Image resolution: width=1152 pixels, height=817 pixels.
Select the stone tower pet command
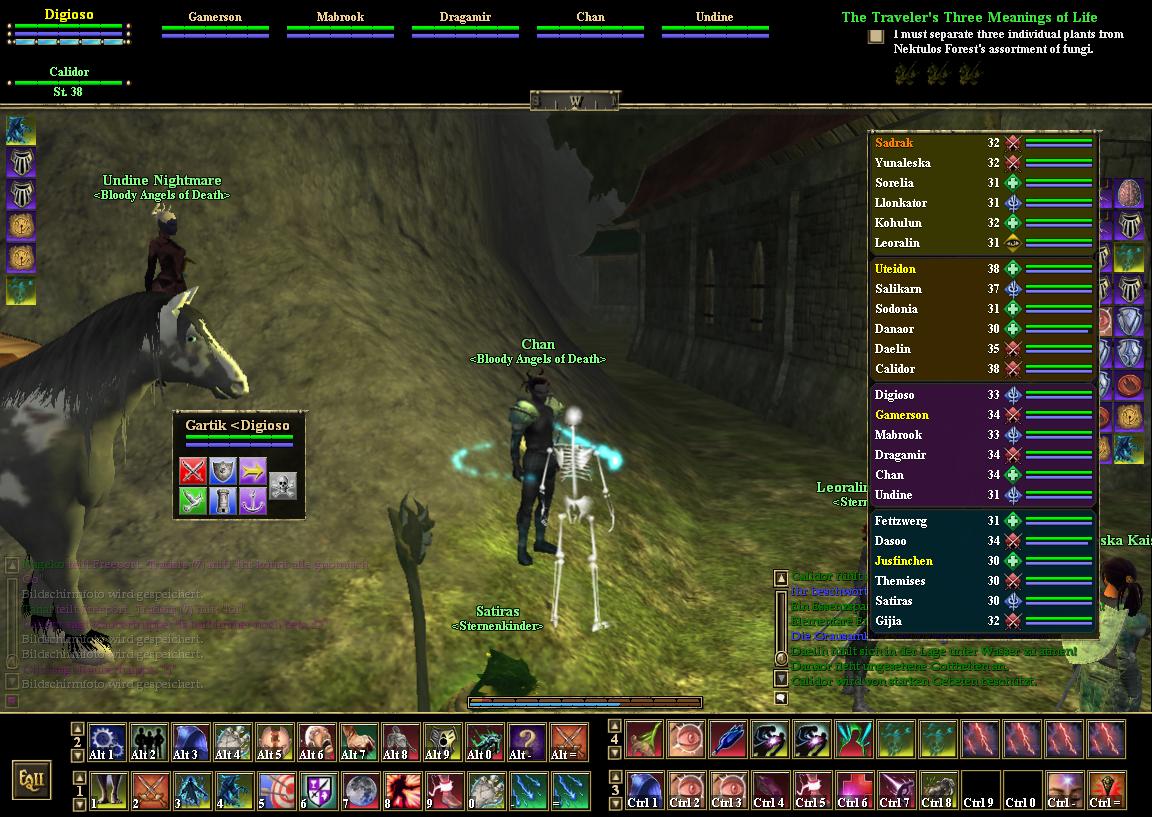point(222,501)
